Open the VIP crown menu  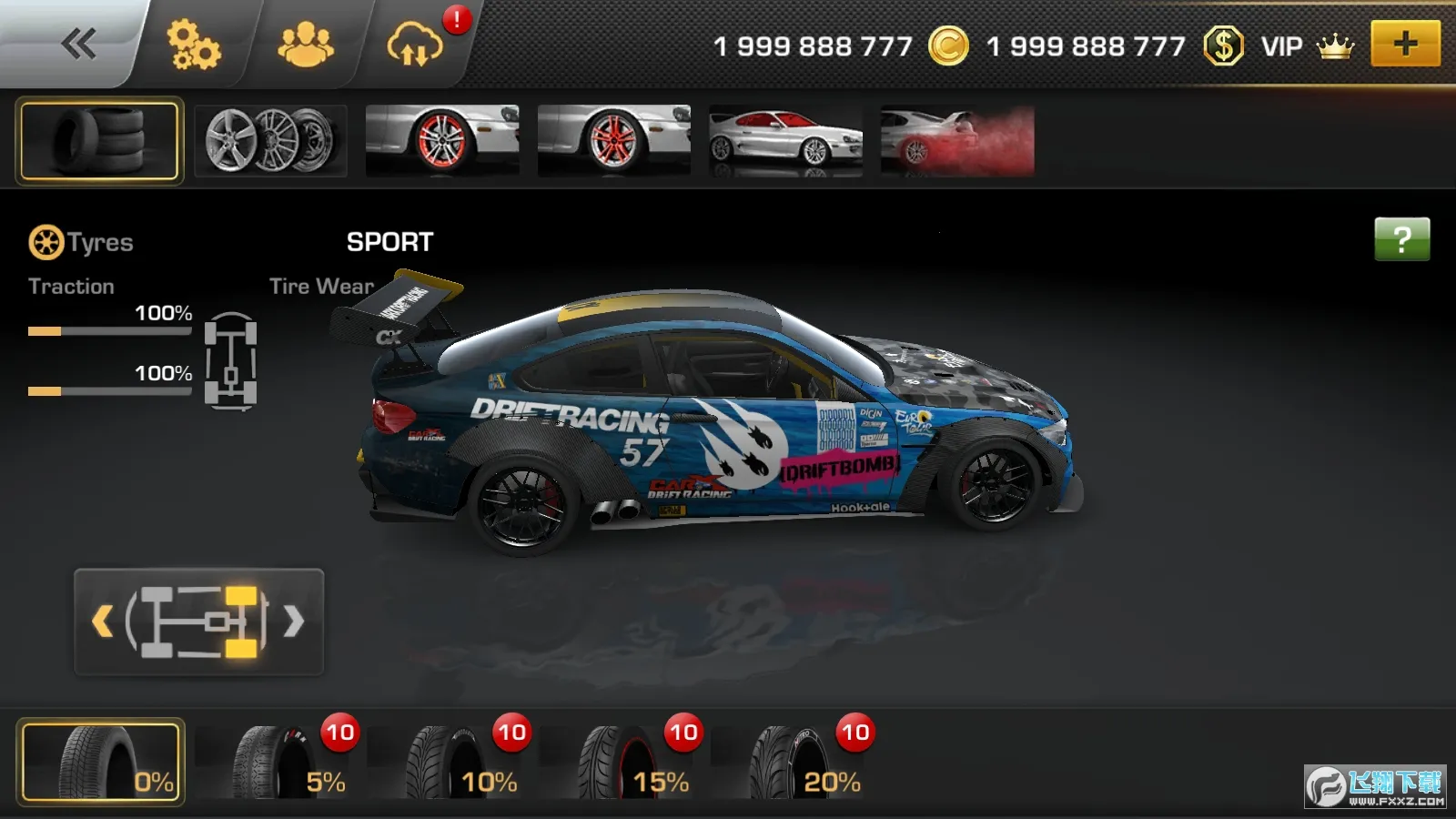coord(1332,45)
